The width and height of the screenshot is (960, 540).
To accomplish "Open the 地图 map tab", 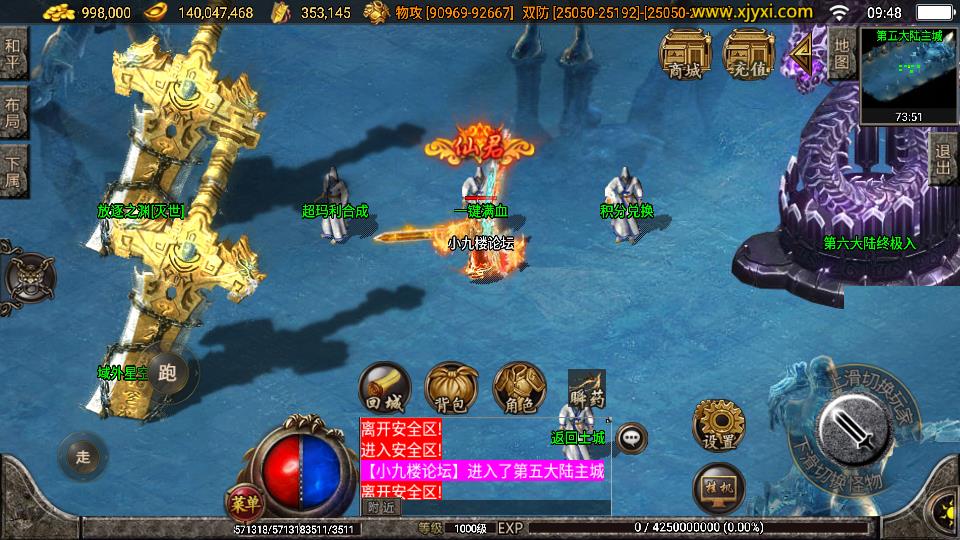I will [842, 53].
